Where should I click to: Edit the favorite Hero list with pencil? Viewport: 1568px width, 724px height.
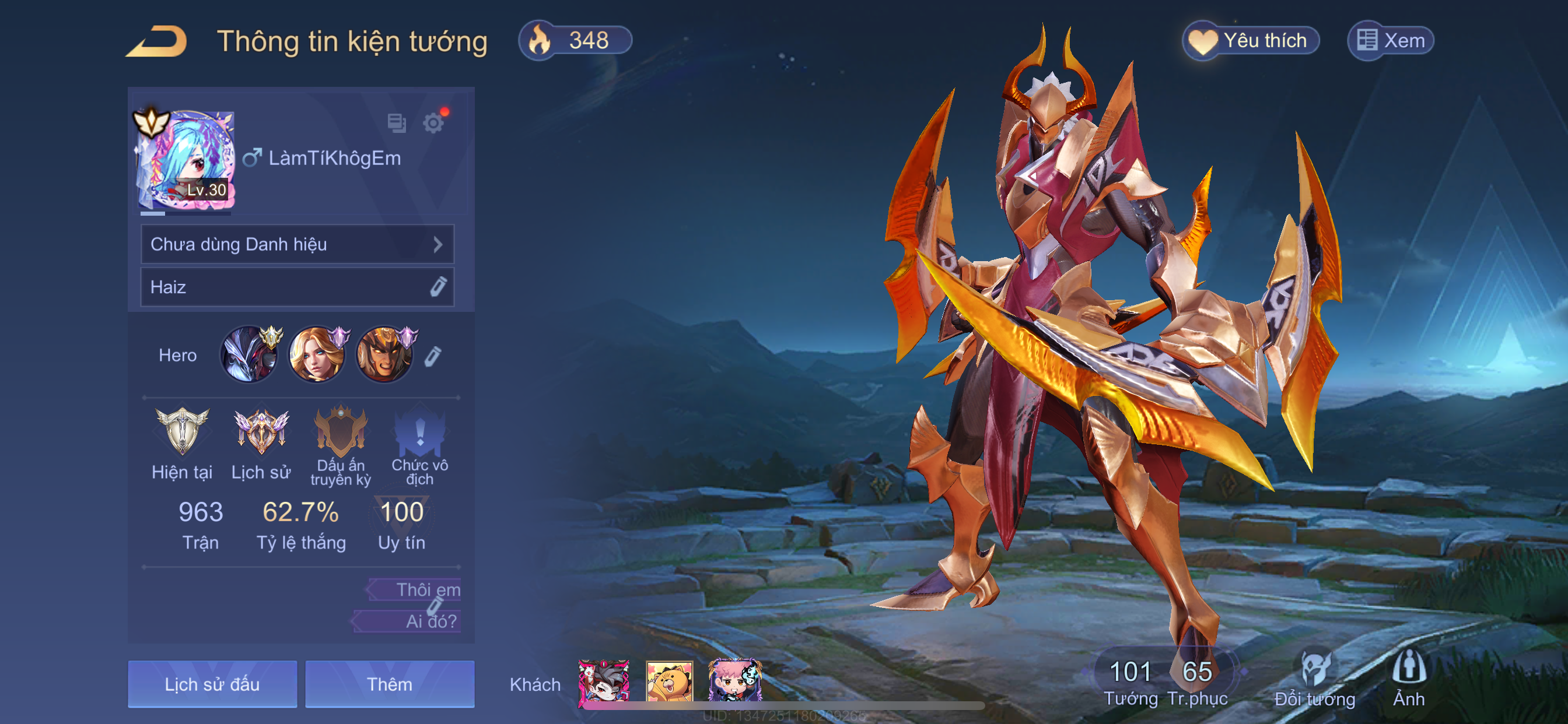pyautogui.click(x=433, y=356)
